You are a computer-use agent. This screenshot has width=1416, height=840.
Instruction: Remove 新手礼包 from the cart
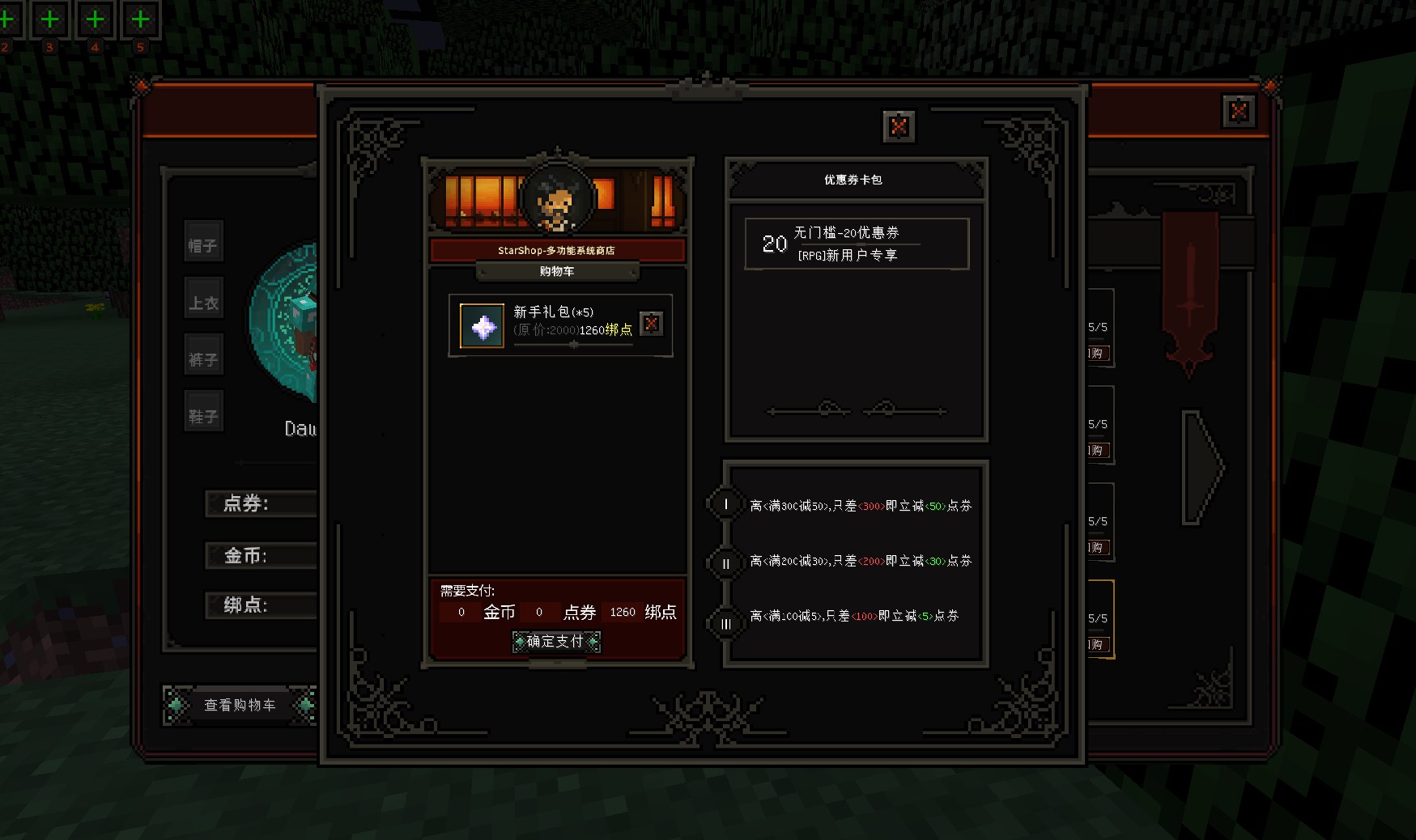click(x=651, y=324)
